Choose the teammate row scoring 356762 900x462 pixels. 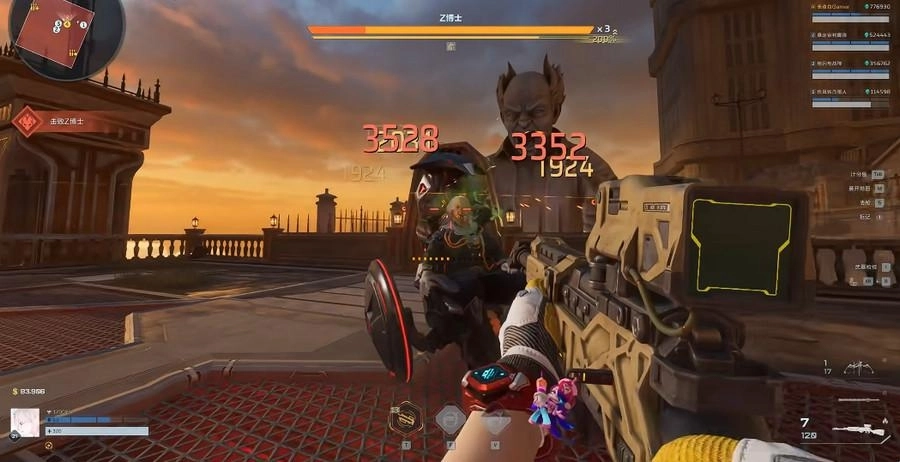point(849,65)
